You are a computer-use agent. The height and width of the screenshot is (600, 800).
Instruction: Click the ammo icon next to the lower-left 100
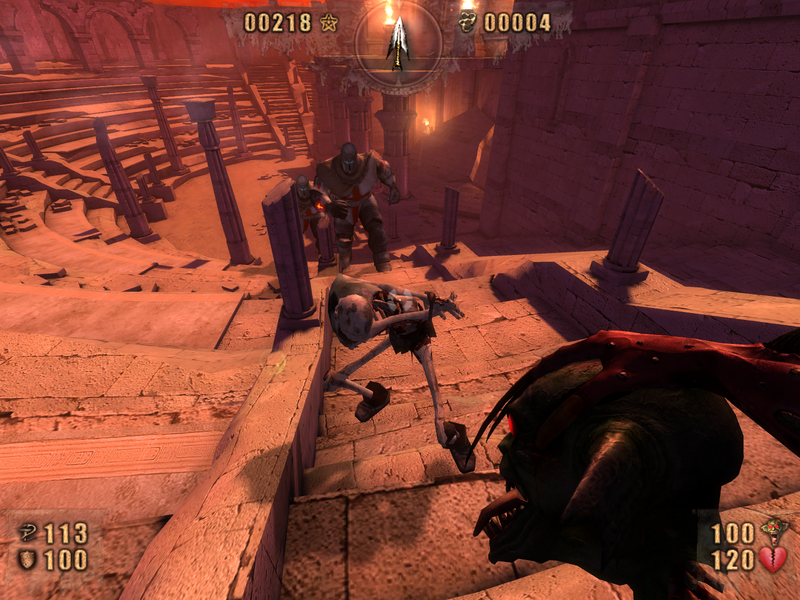point(27,560)
